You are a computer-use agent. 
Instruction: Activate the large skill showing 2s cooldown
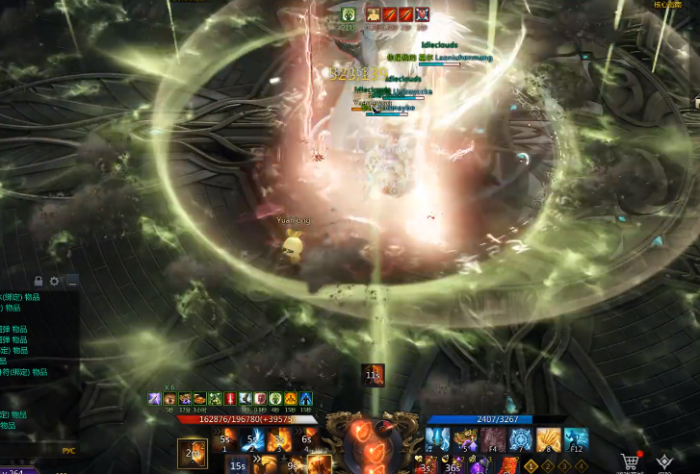192,453
